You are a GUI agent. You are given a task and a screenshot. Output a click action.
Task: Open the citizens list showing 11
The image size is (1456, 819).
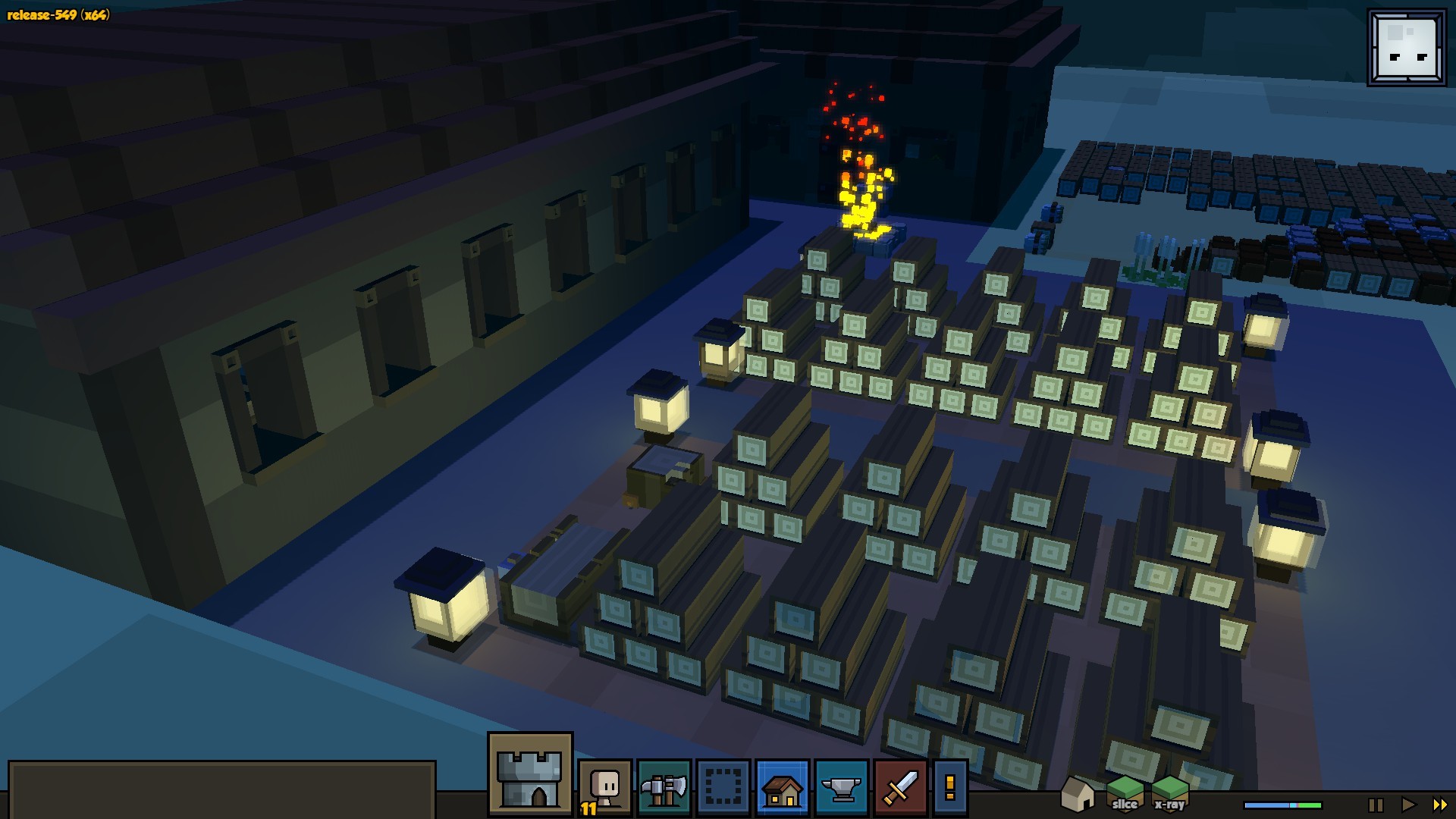point(605,788)
